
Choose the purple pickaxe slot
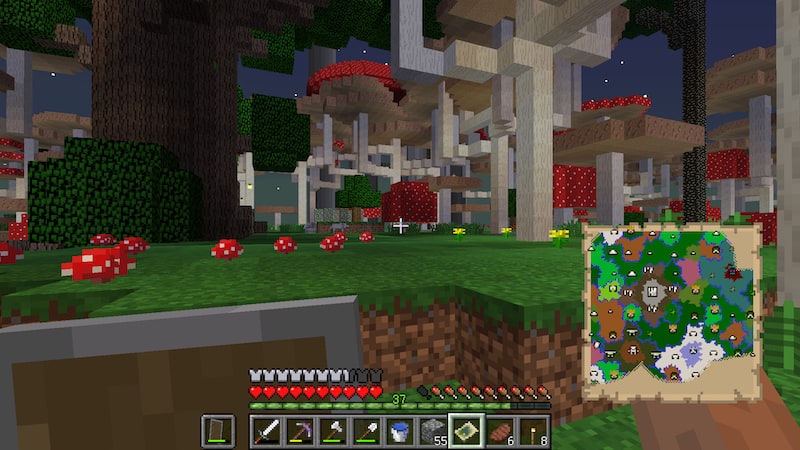pos(300,432)
